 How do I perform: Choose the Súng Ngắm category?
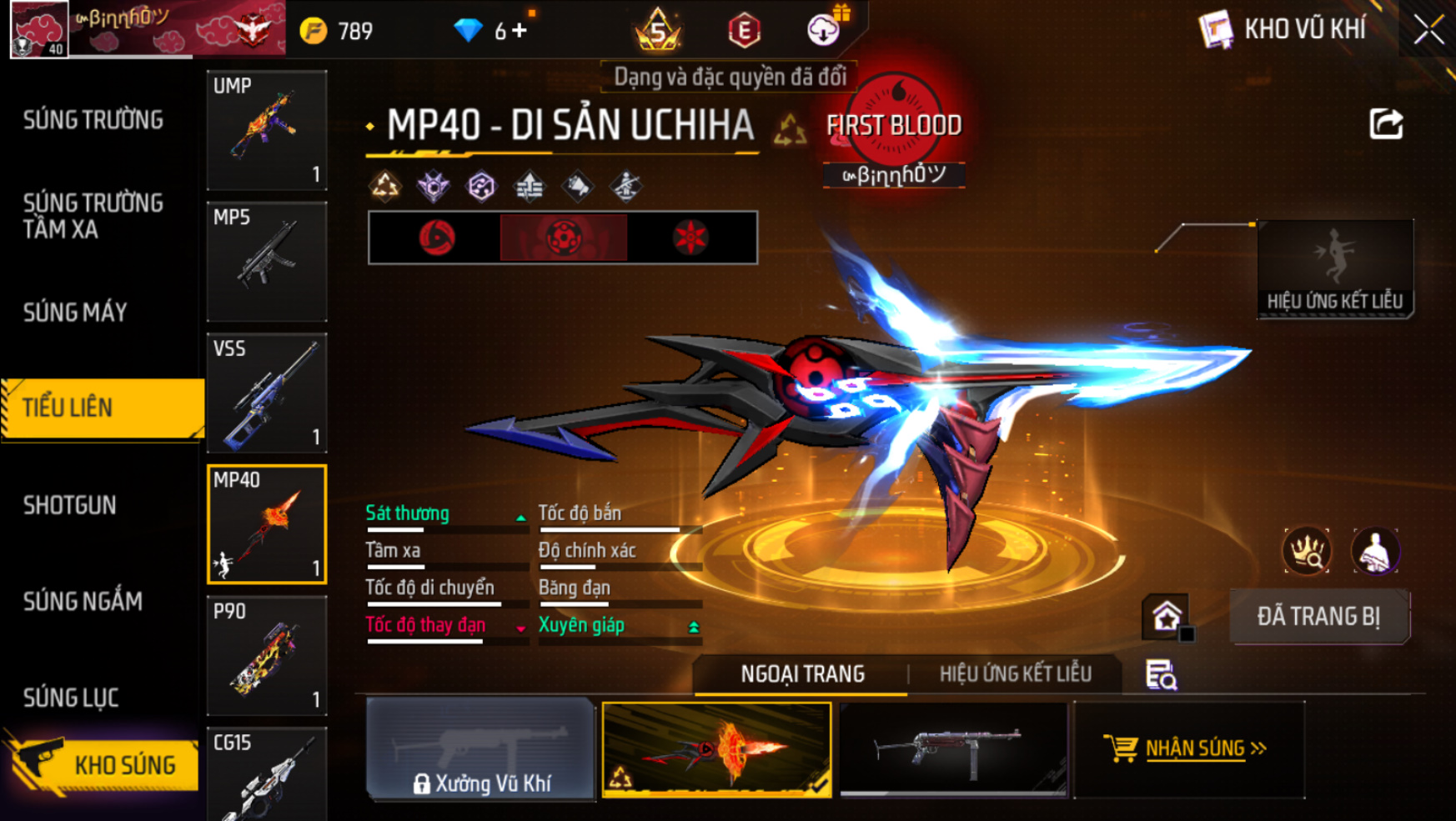pyautogui.click(x=83, y=601)
